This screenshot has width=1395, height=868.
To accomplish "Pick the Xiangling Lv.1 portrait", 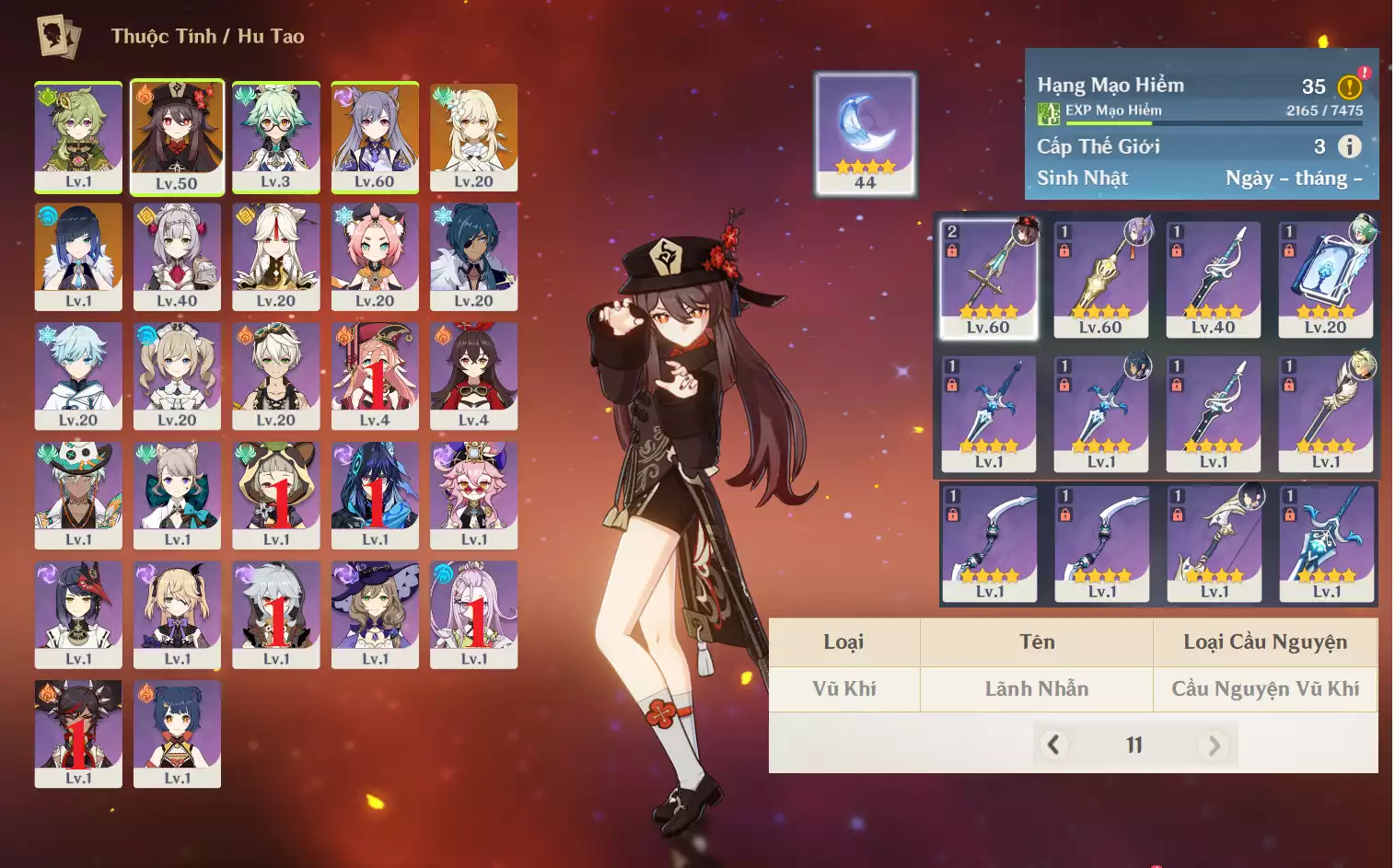I will tap(177, 734).
